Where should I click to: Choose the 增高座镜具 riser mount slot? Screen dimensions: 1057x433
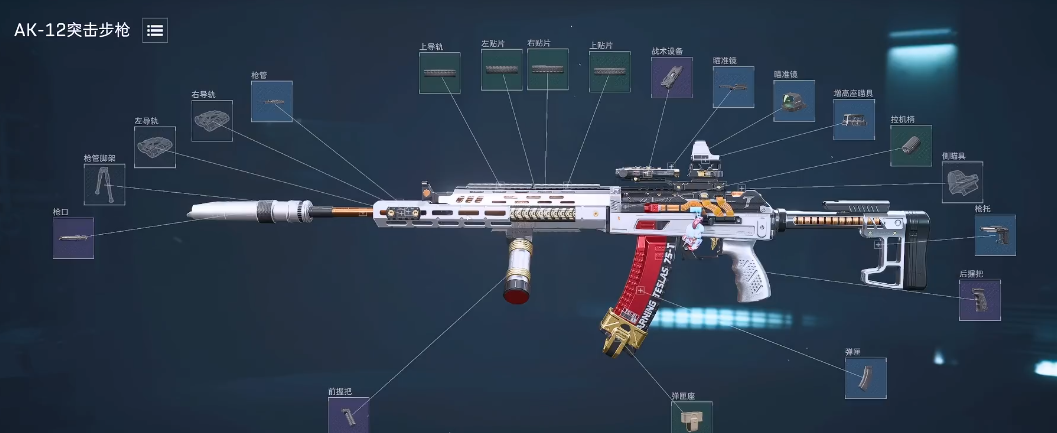tap(855, 119)
